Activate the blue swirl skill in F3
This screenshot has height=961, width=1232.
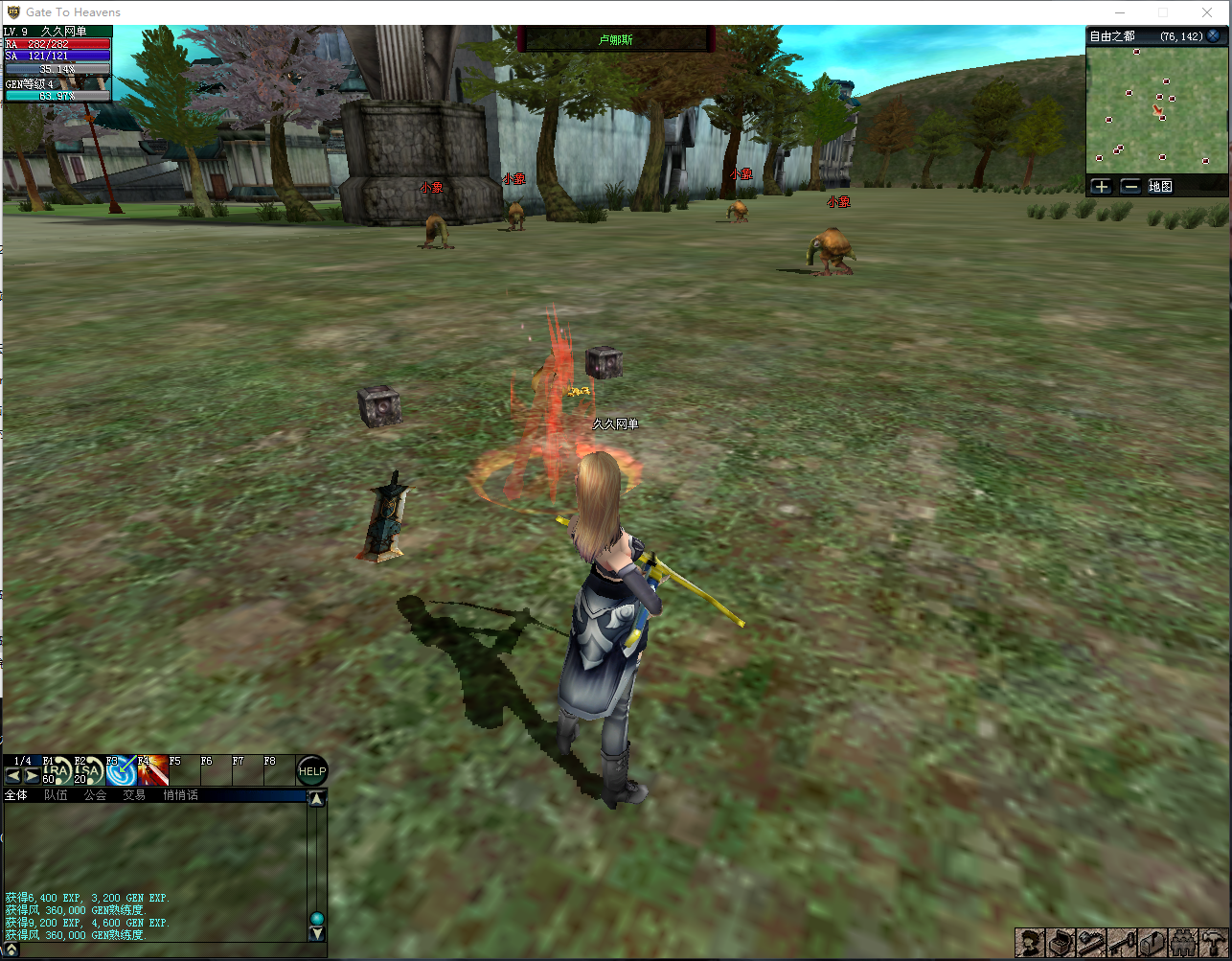(x=121, y=771)
